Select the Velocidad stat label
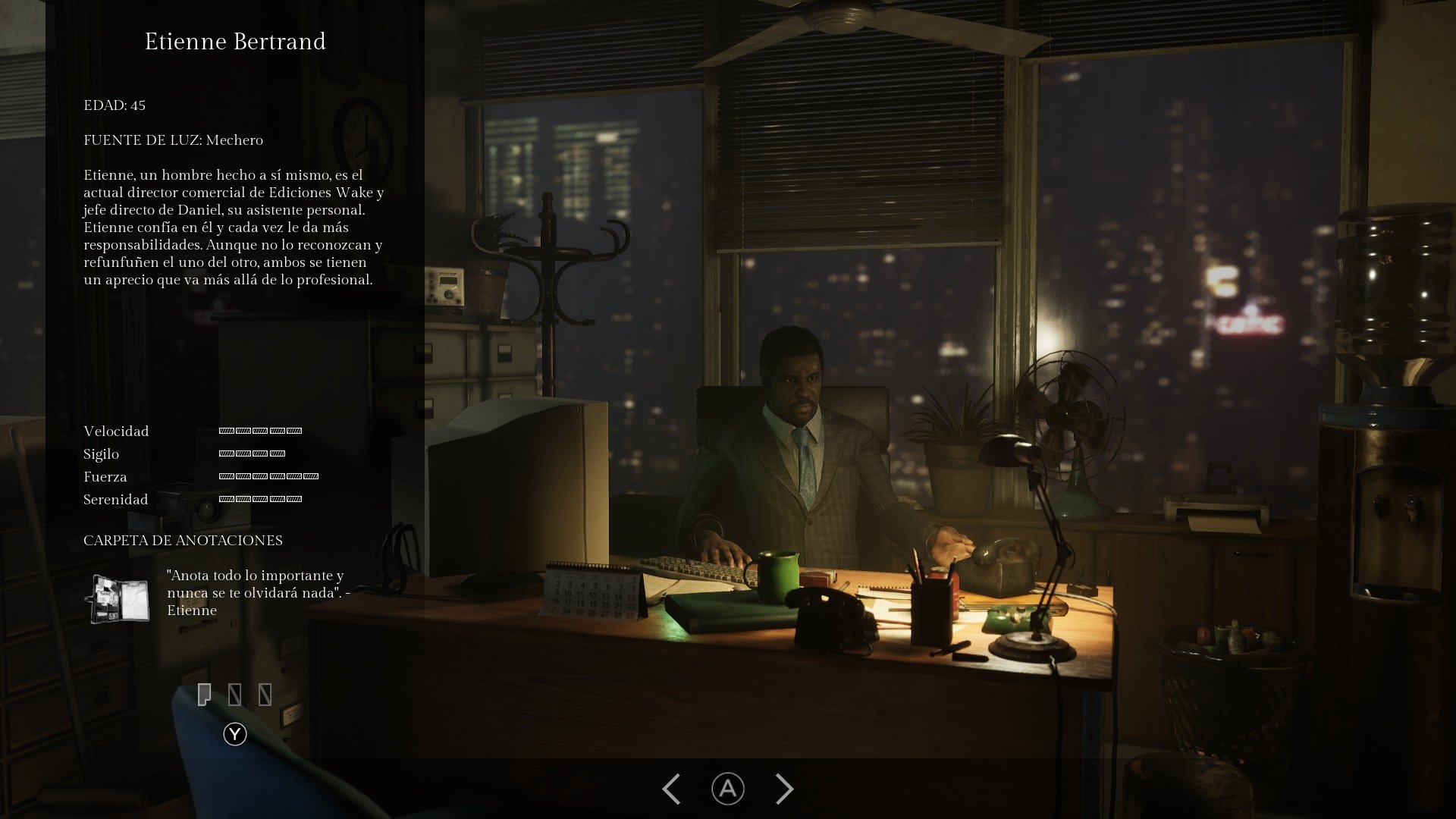 115,431
